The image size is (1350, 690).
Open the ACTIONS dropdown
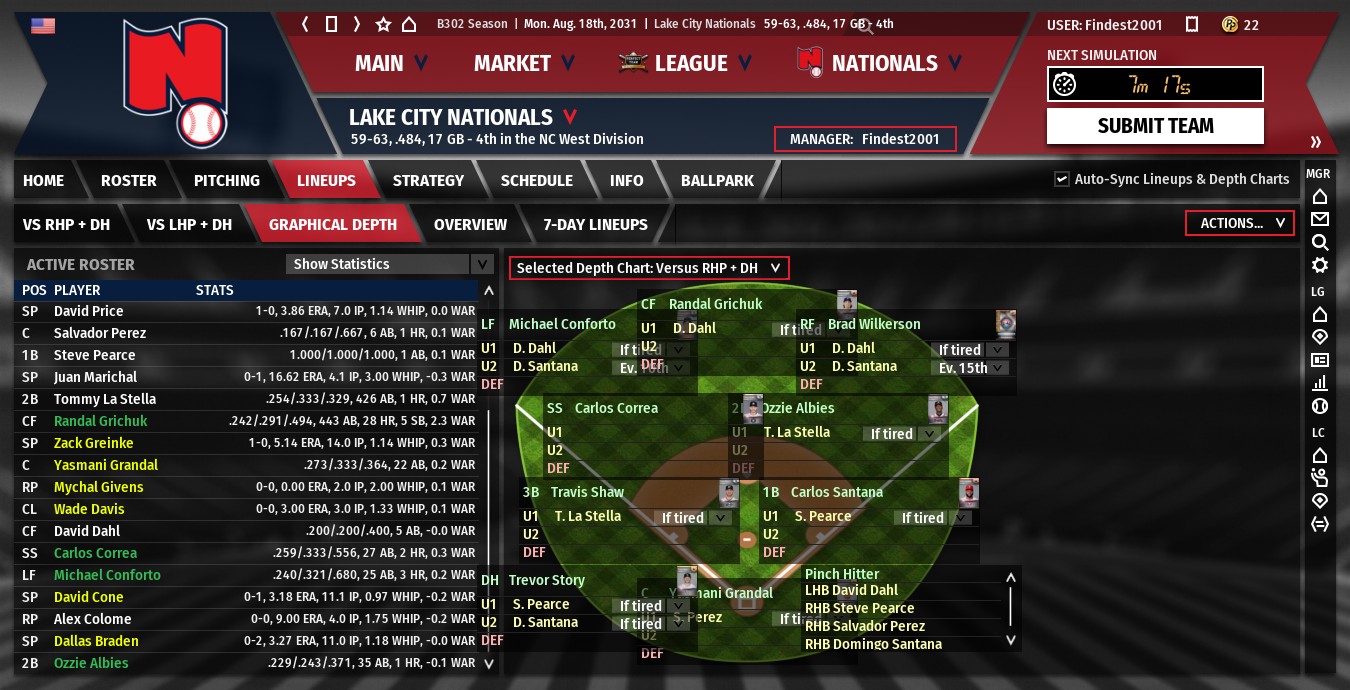[x=1240, y=223]
